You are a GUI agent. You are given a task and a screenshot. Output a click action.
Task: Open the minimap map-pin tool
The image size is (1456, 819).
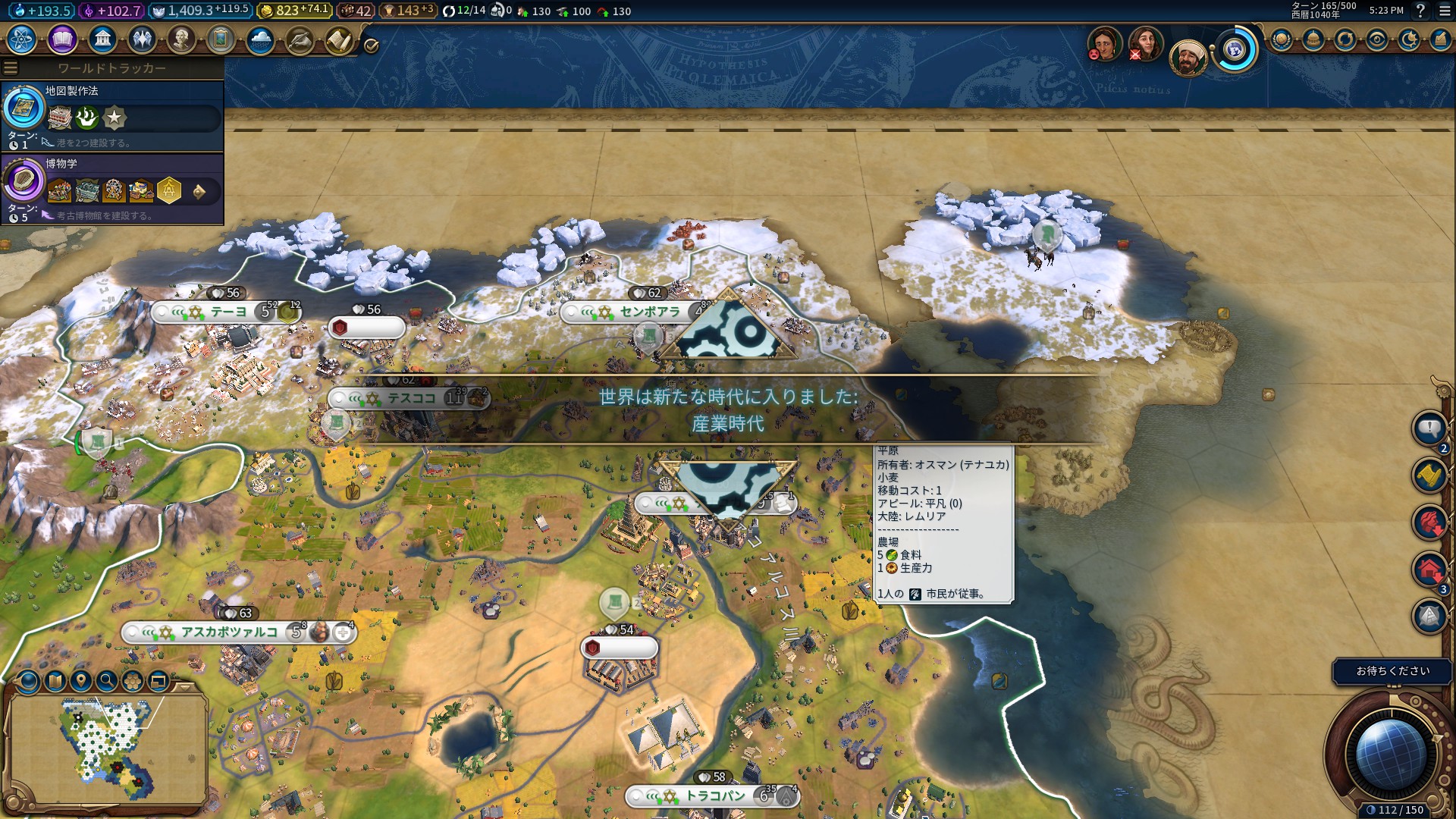pos(81,681)
